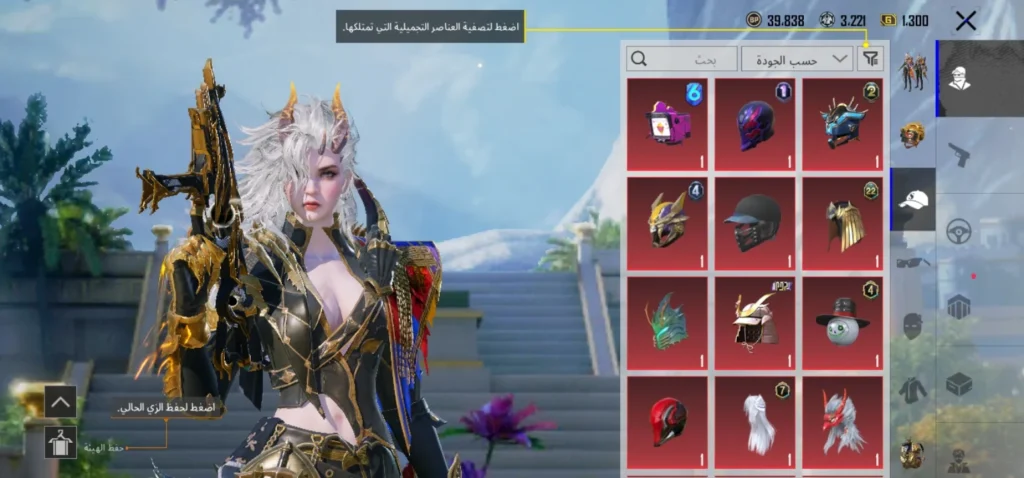Open the sort-by-quality dropdown
Image resolution: width=1024 pixels, height=478 pixels.
(797, 59)
